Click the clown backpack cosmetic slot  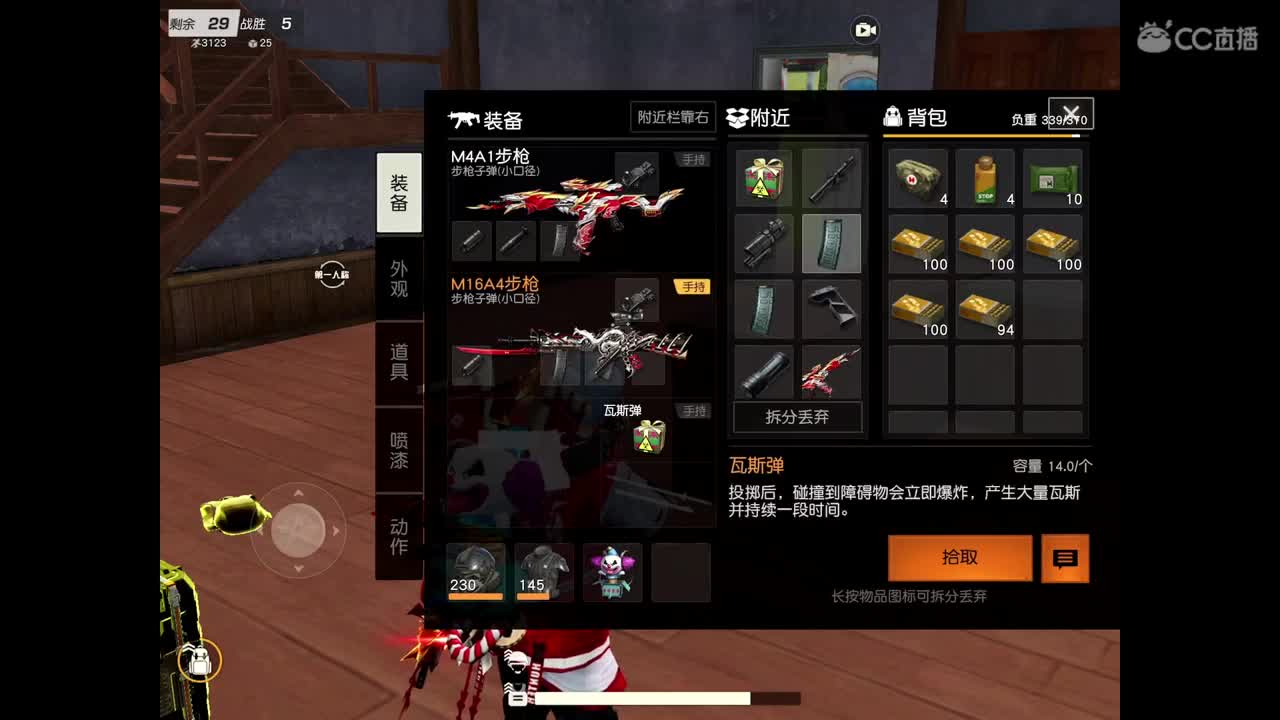(612, 571)
